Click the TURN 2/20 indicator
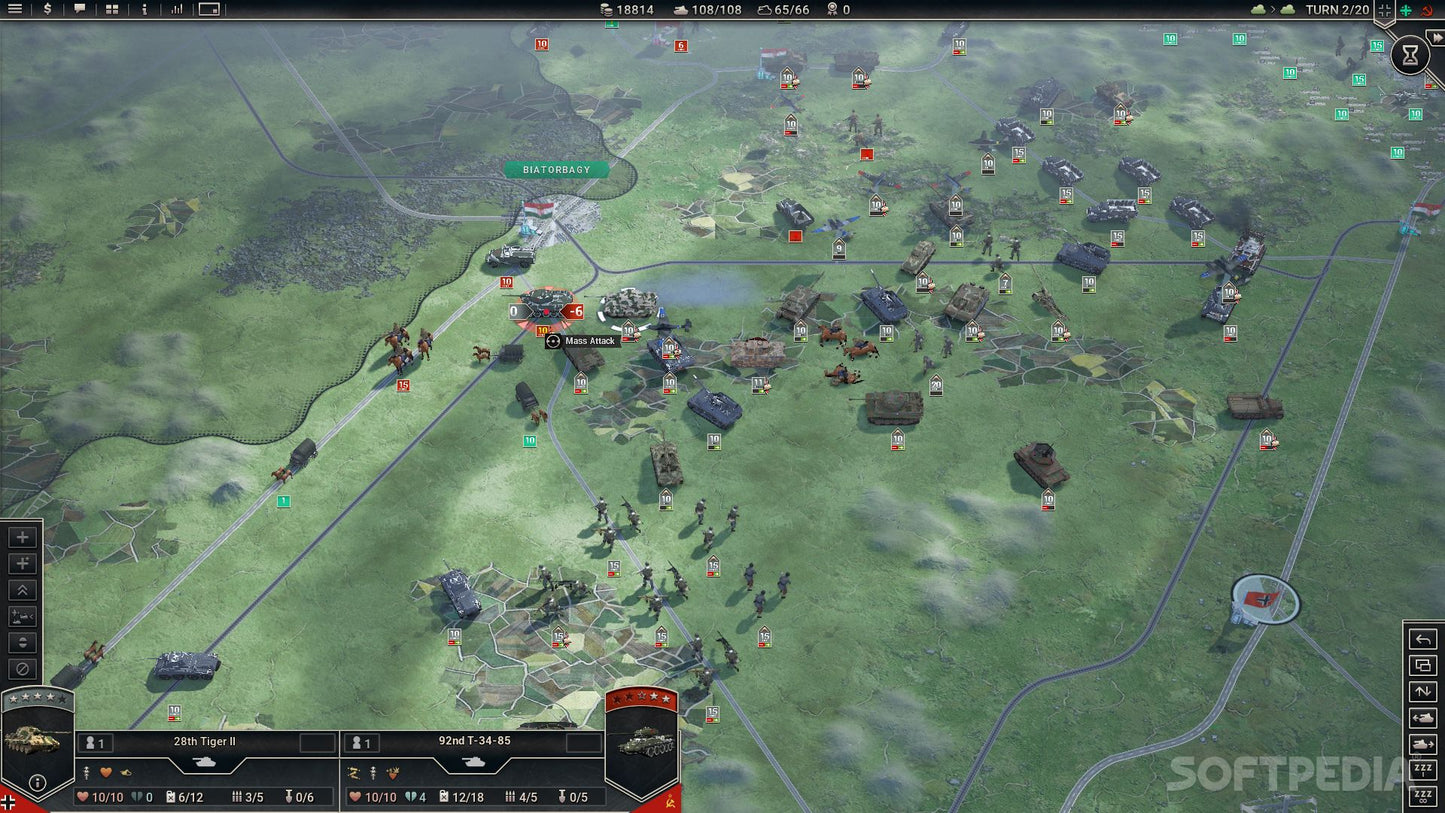 (1337, 9)
